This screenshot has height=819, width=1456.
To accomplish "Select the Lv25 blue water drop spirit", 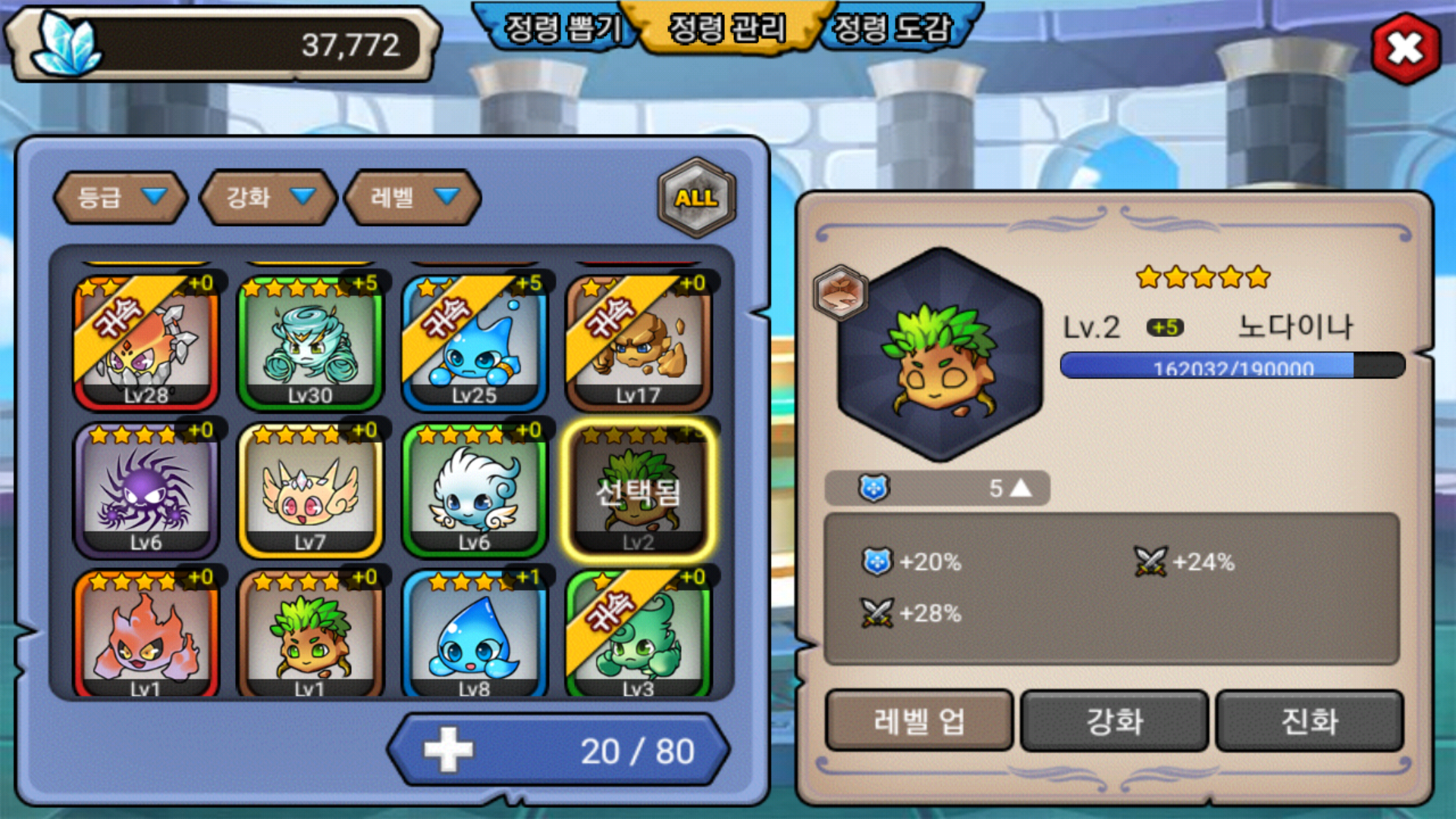I will (474, 343).
